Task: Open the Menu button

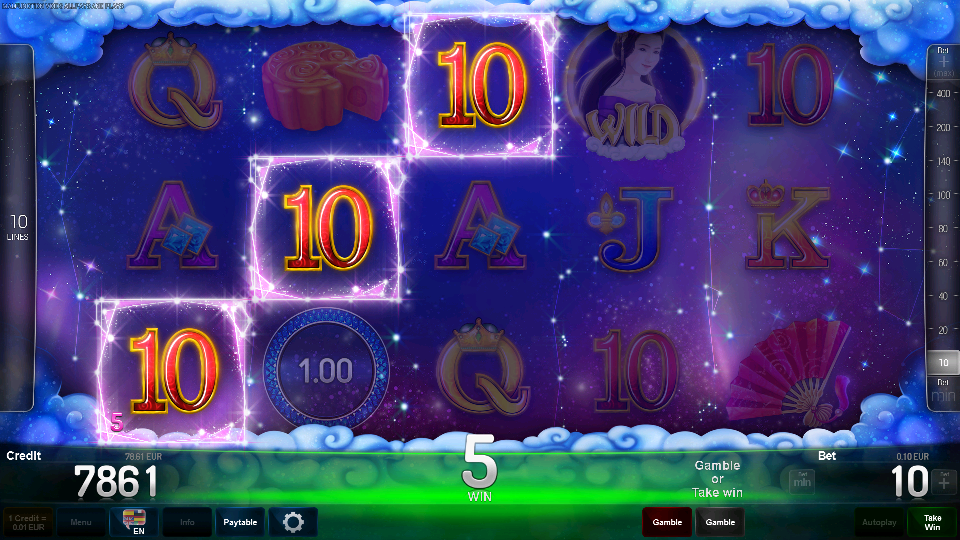Action: click(x=81, y=522)
